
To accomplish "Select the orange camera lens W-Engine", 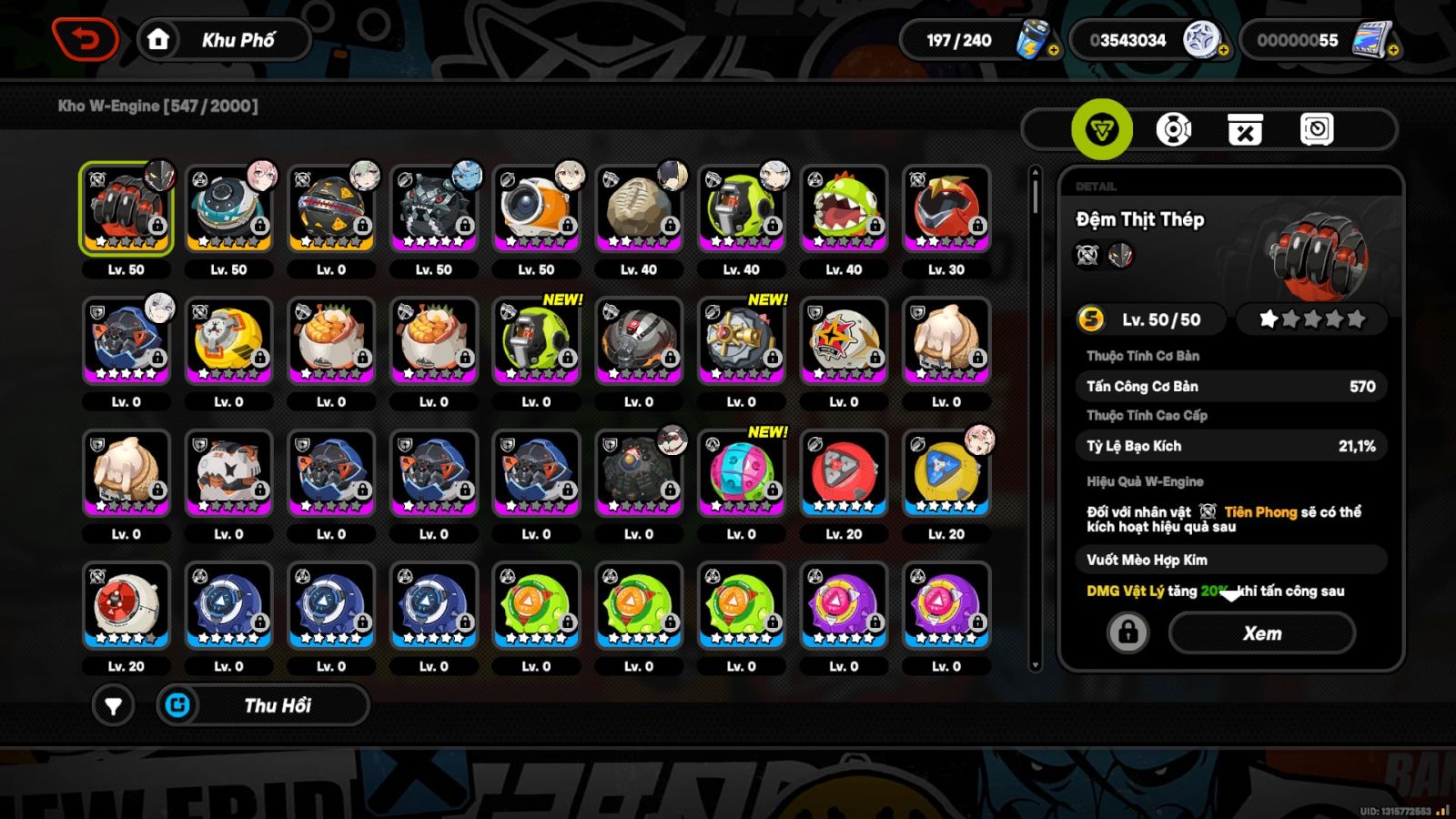I will click(x=536, y=208).
